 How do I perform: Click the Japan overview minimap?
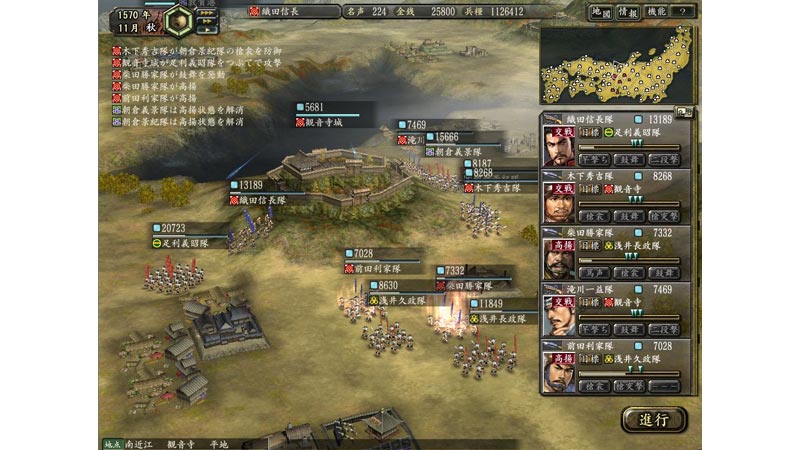tap(617, 65)
